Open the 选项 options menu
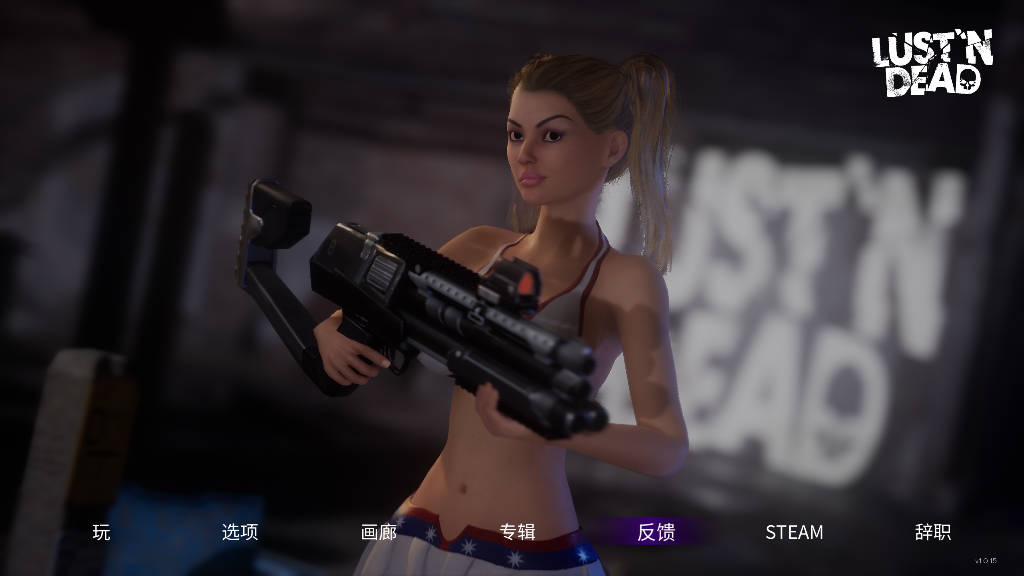1024x576 pixels. [240, 532]
